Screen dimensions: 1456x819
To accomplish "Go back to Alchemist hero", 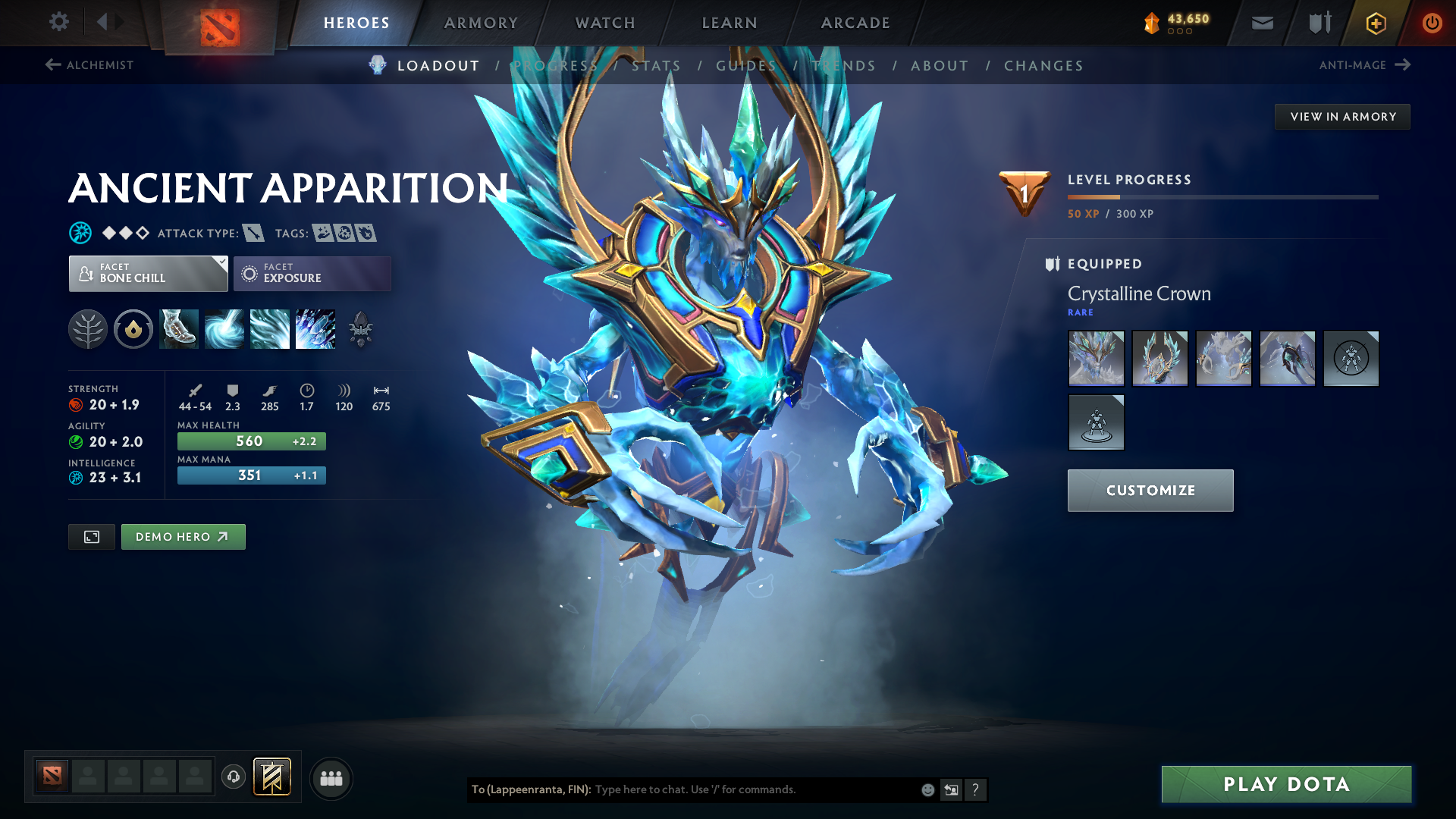I will click(x=88, y=65).
